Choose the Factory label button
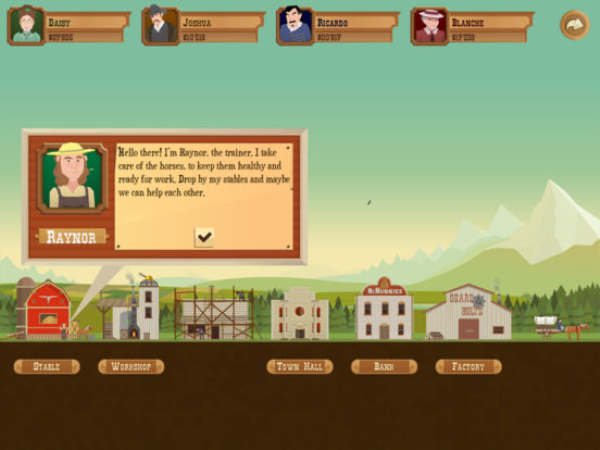This screenshot has width=600, height=450. (468, 367)
